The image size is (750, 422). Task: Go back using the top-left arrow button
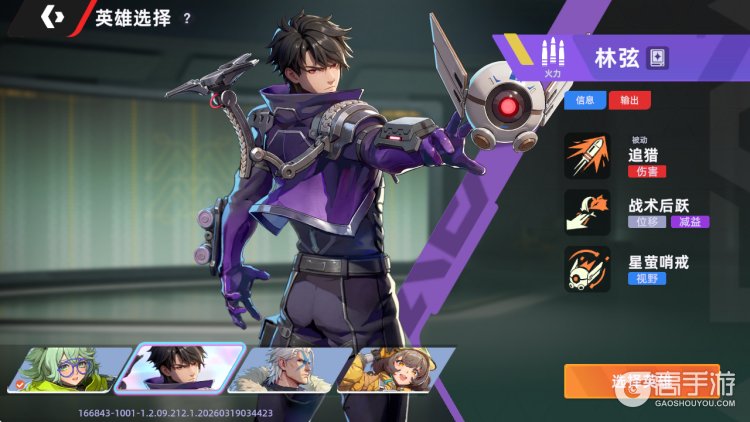point(52,18)
